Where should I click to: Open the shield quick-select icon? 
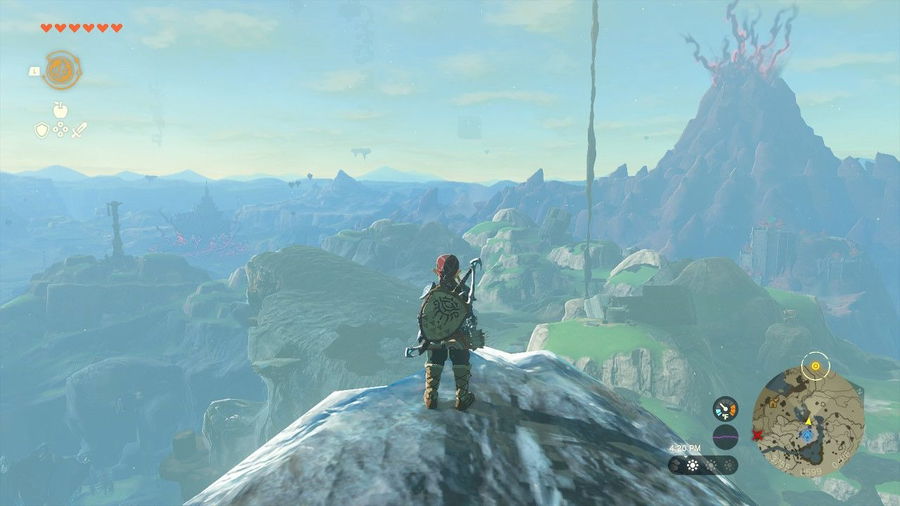point(42,130)
